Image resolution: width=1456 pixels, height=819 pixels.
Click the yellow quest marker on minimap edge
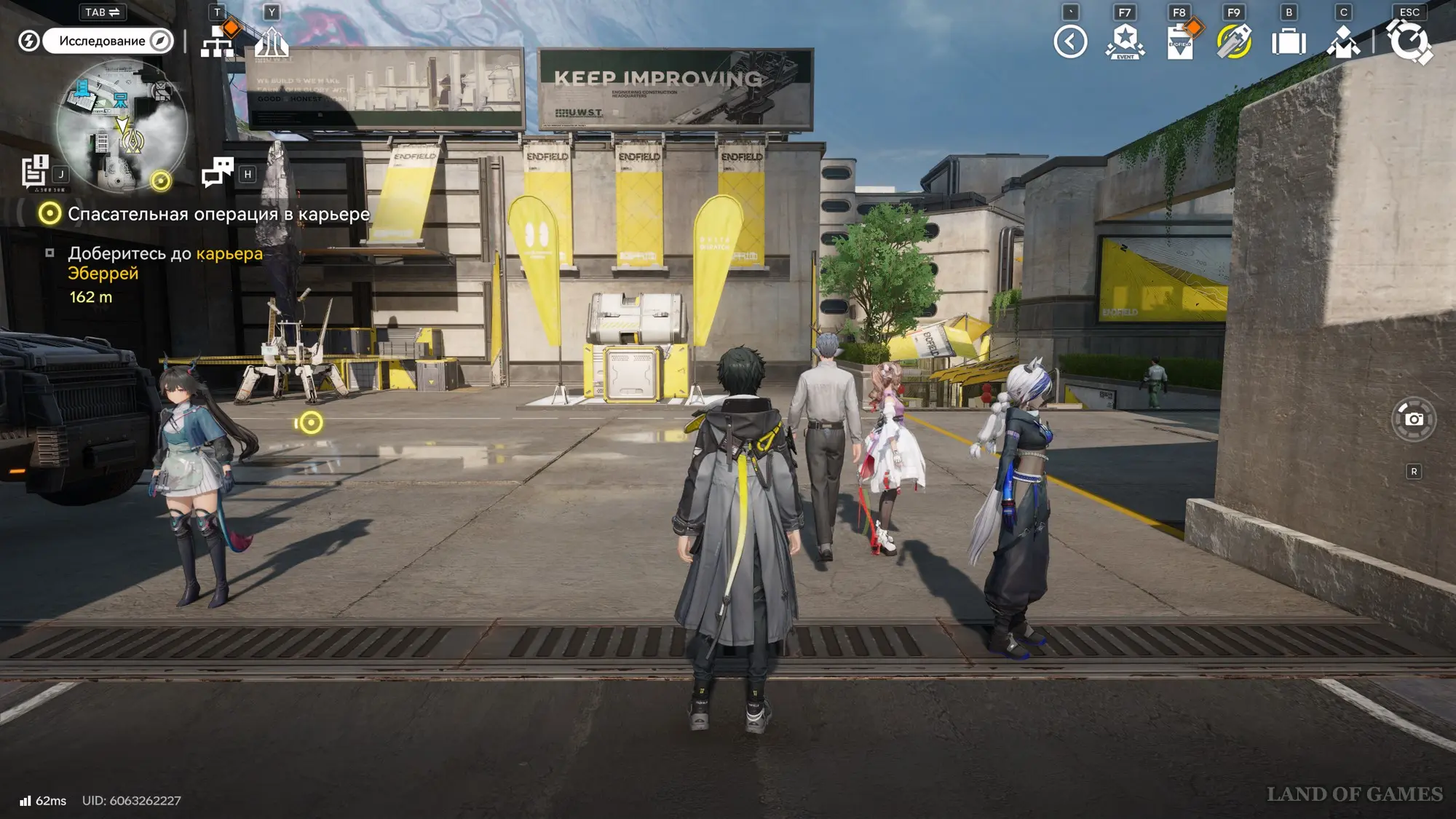pyautogui.click(x=160, y=180)
